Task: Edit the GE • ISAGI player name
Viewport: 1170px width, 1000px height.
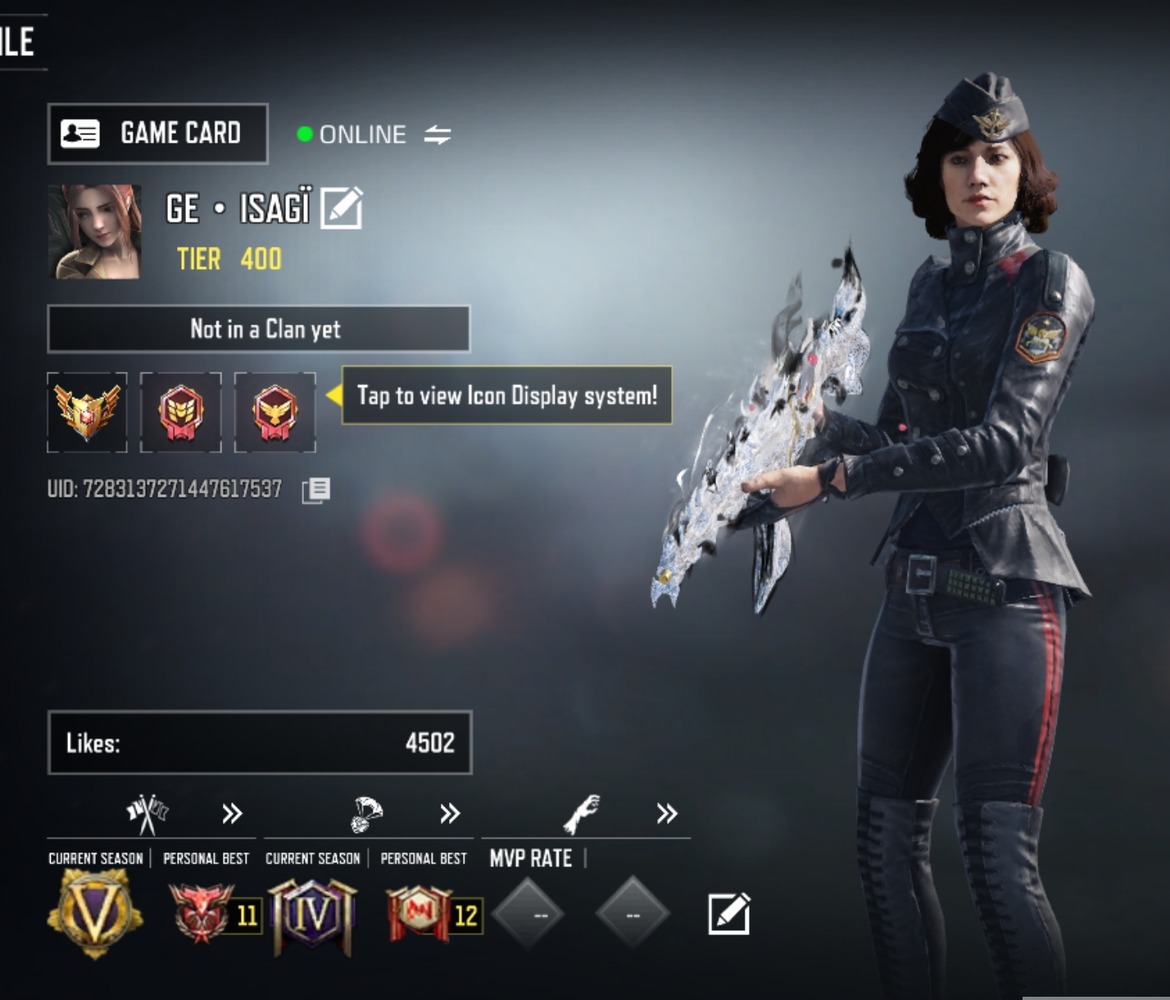Action: (341, 209)
